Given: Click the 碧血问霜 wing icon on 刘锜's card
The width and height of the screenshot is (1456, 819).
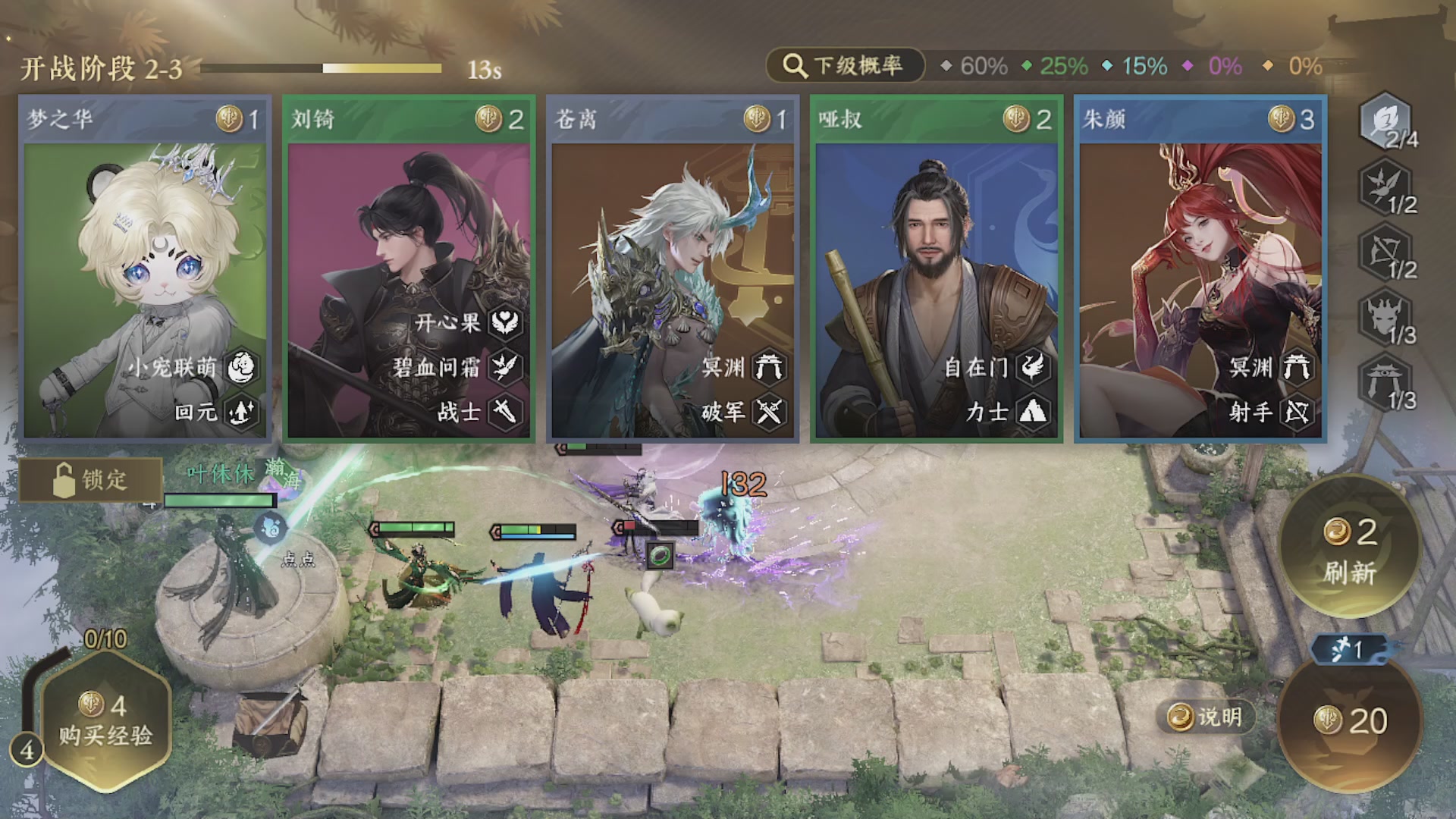Looking at the screenshot, I should coord(507,368).
